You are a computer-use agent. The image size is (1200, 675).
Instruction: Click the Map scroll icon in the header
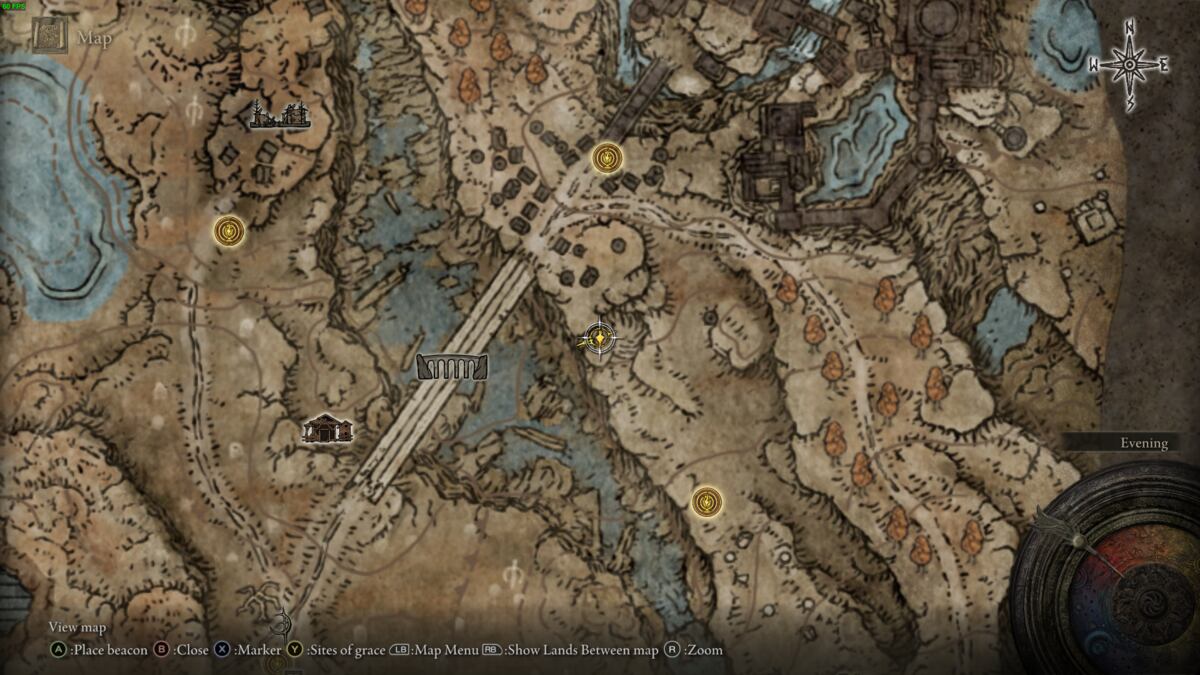tap(49, 39)
